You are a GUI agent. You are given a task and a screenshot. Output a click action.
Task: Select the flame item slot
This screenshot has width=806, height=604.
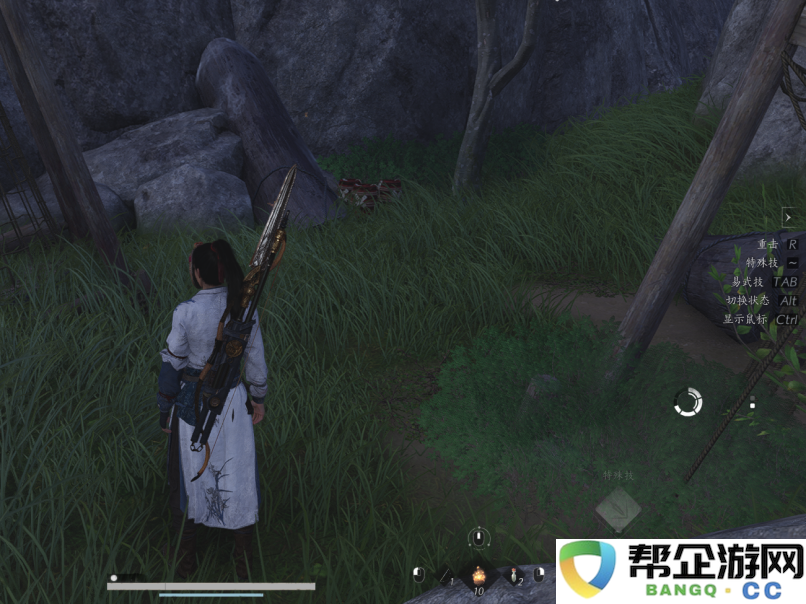tap(479, 575)
